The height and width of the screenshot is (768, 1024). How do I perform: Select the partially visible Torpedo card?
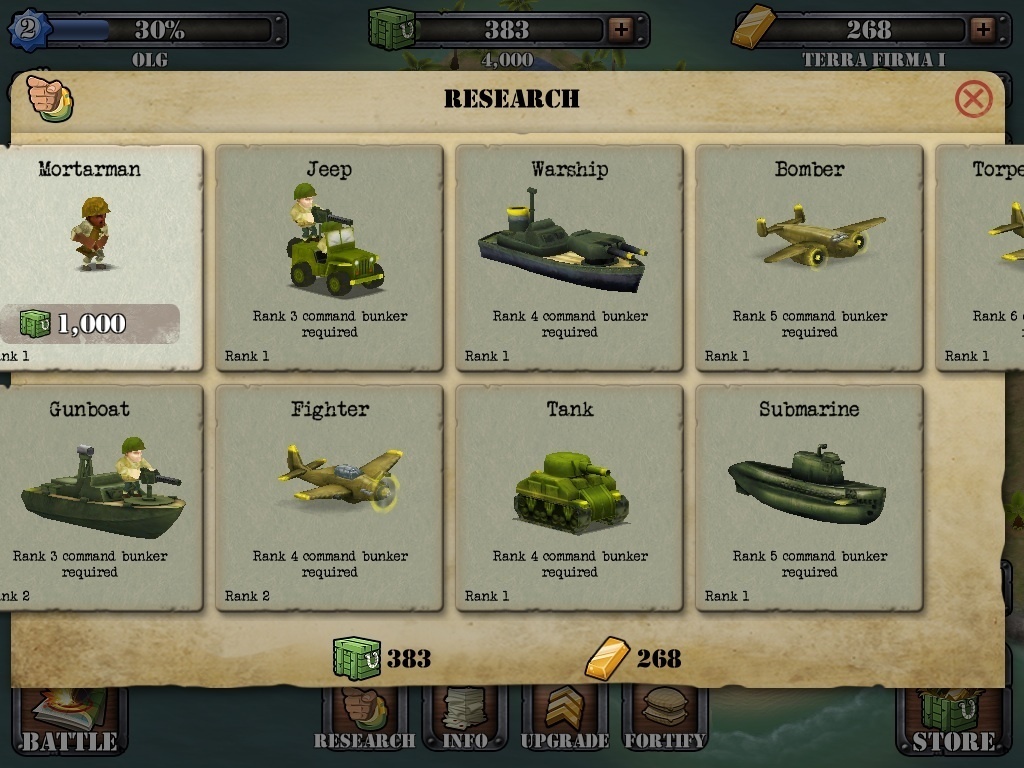click(x=985, y=258)
